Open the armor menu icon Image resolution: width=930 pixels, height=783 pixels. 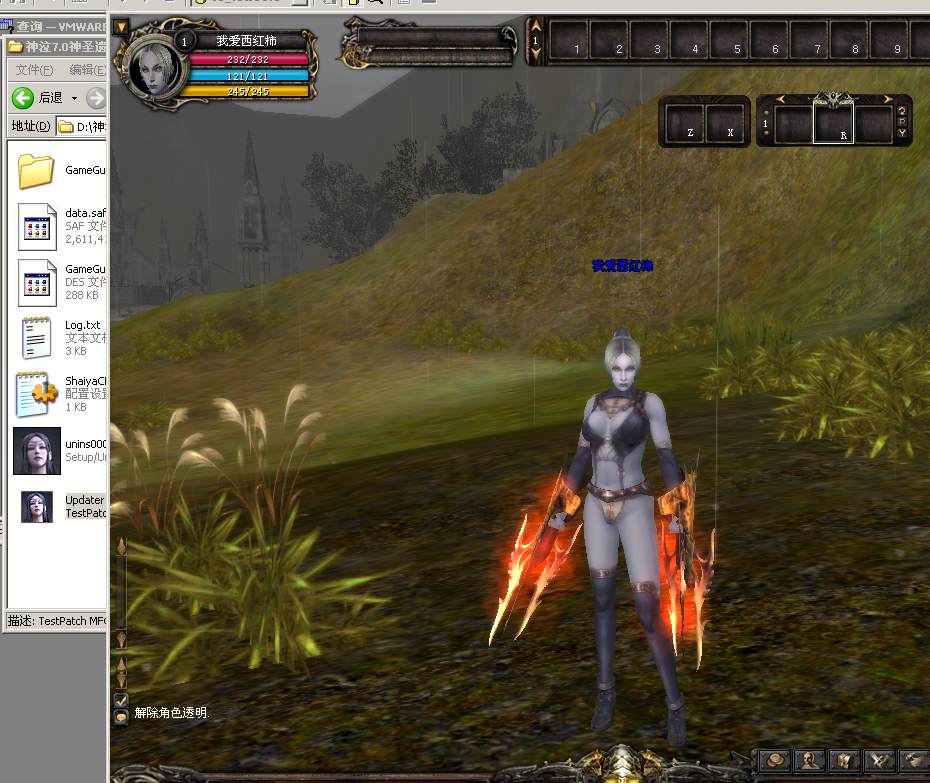pos(844,761)
